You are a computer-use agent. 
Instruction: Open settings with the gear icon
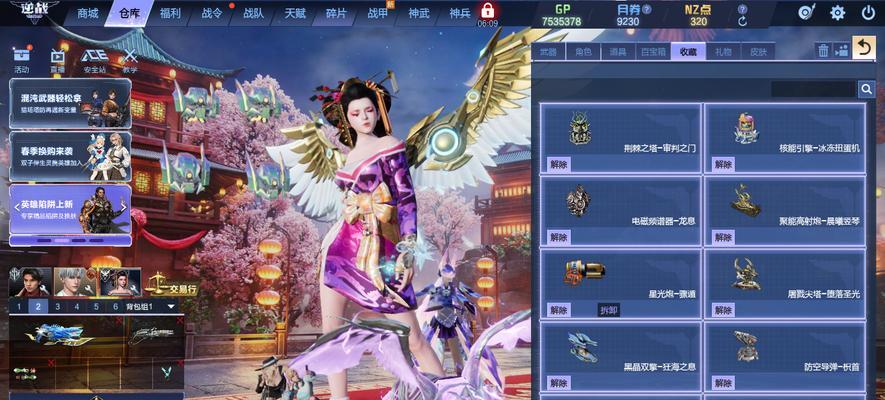point(838,13)
